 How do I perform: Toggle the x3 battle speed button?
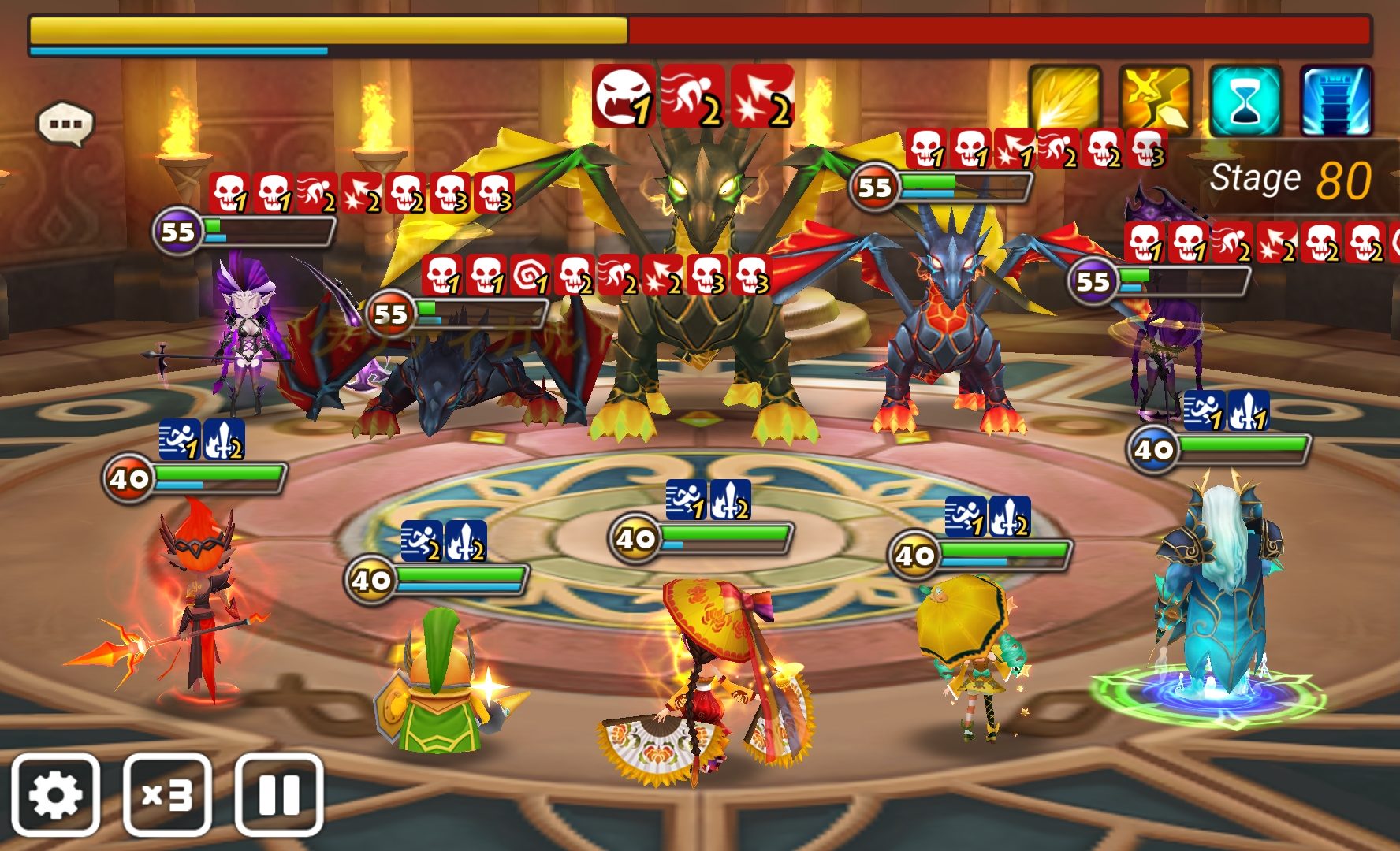point(167,795)
